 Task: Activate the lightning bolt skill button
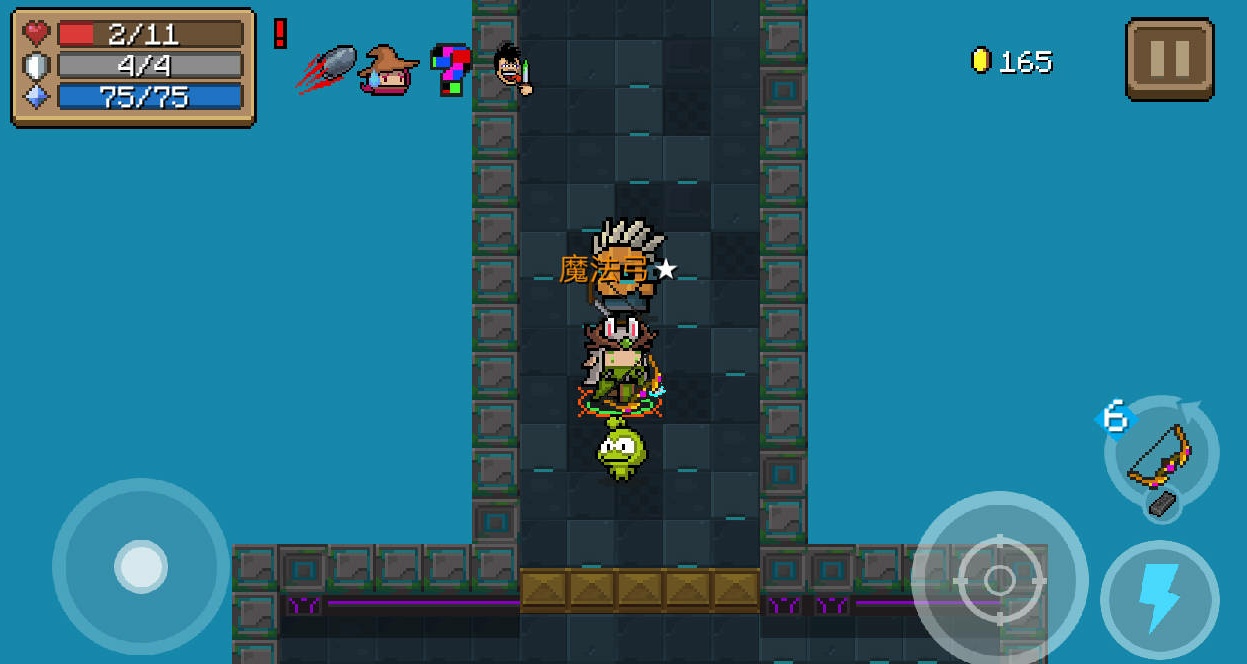pos(1159,599)
